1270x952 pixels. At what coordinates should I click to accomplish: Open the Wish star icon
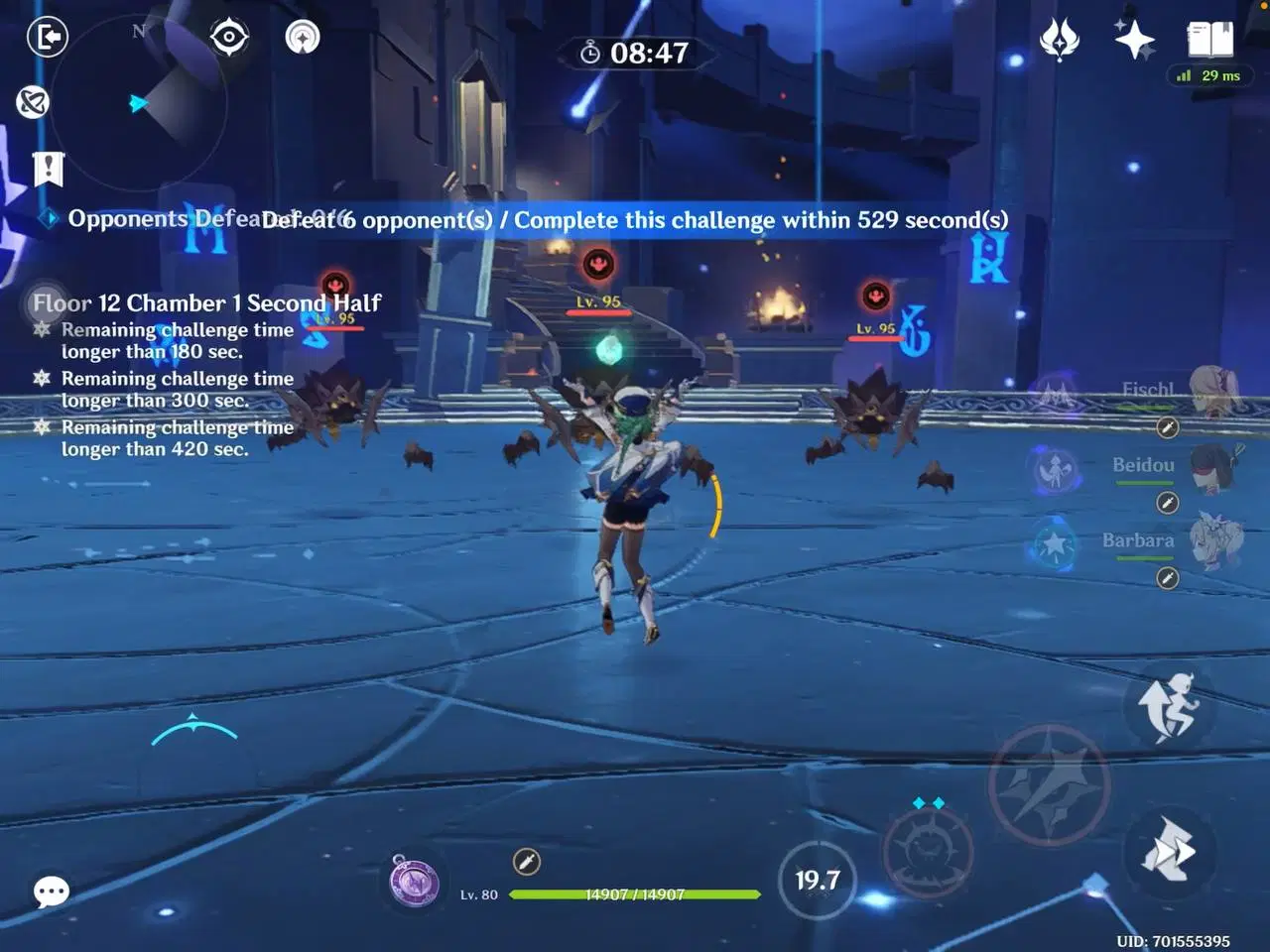[x=1134, y=38]
